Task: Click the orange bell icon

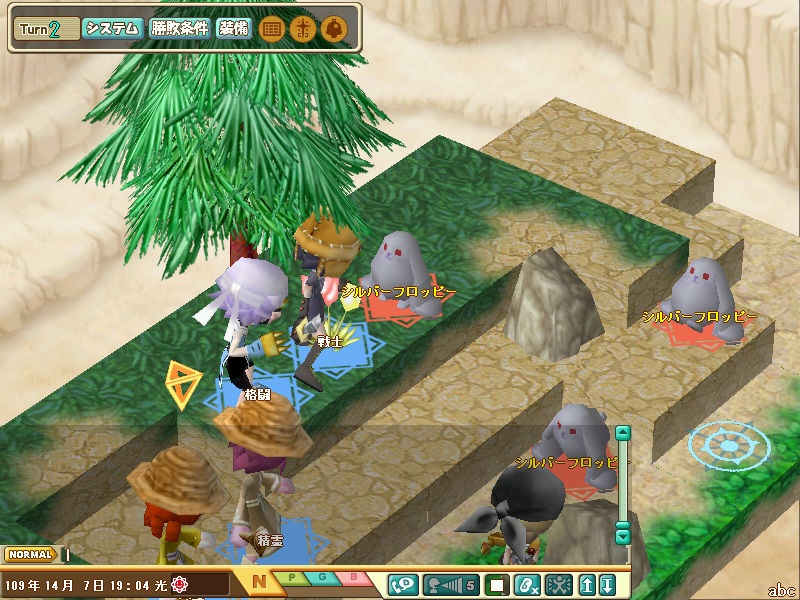Action: (x=334, y=29)
